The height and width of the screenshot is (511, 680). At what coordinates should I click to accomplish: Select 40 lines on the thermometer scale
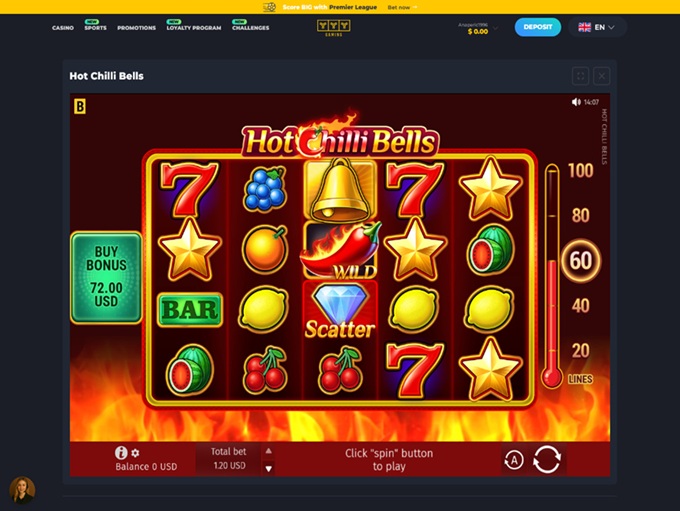pyautogui.click(x=580, y=306)
